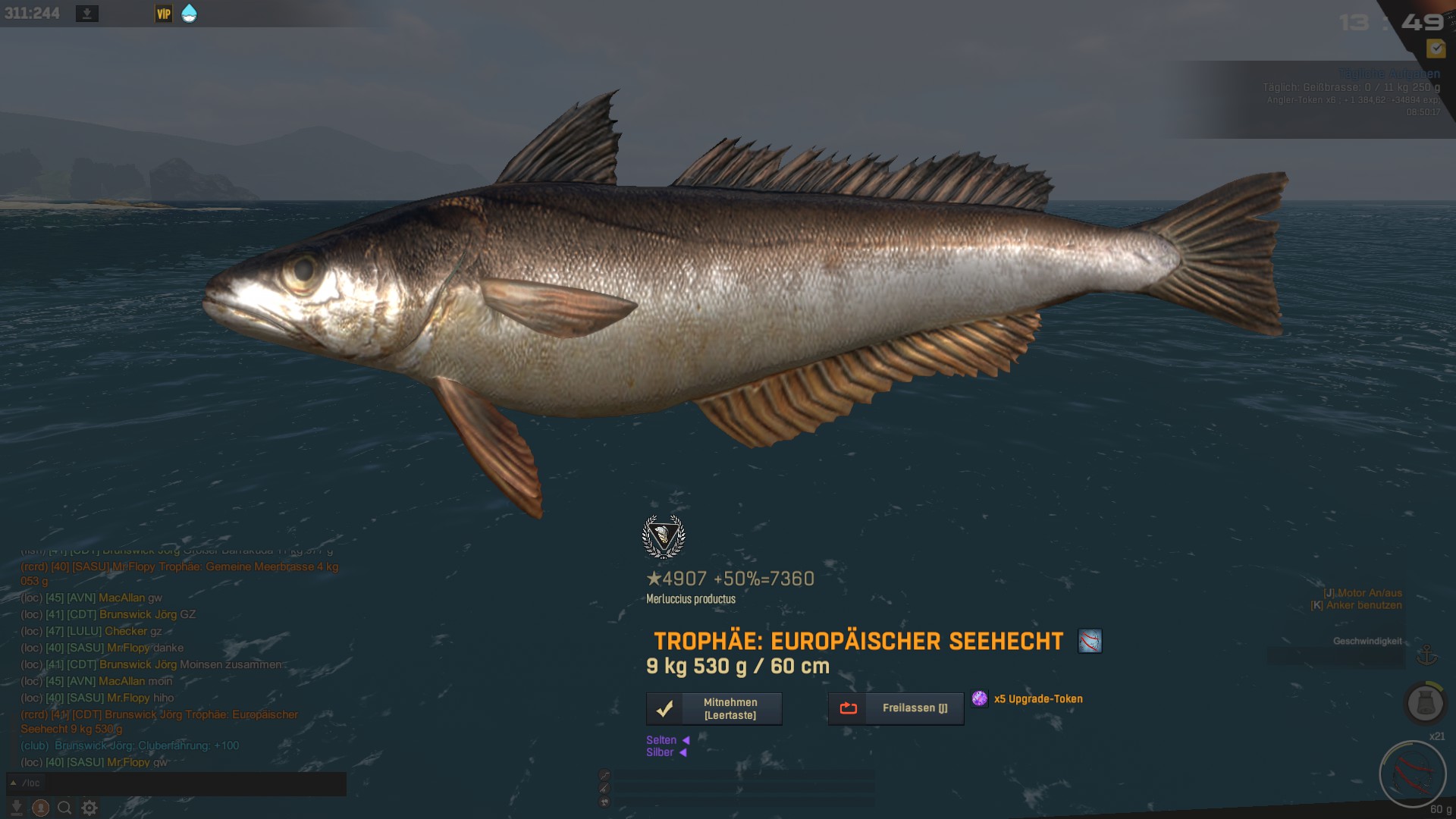Click the Selten rarity label
This screenshot has width=1456, height=819.
point(661,740)
